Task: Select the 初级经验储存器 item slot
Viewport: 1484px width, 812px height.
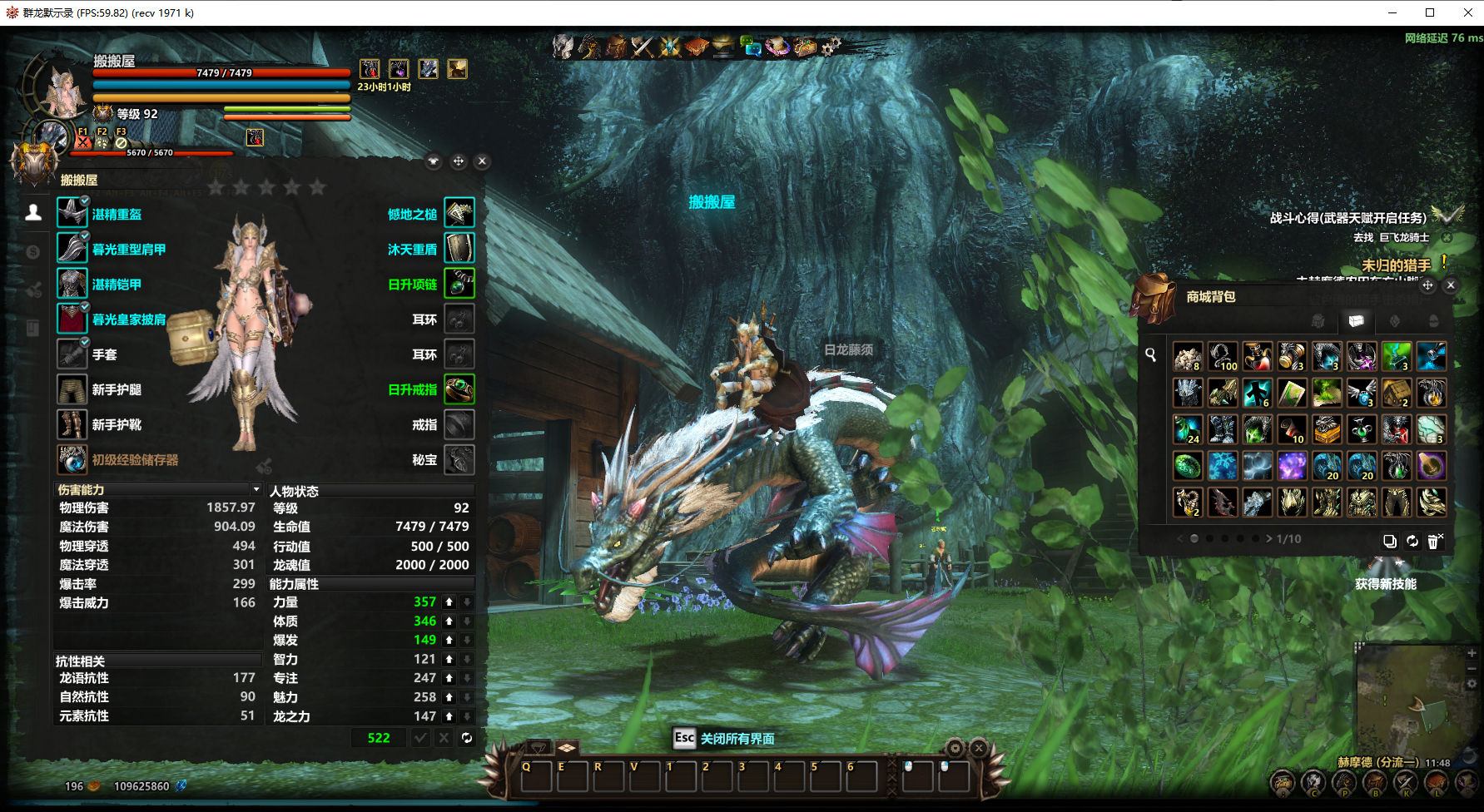Action: coord(72,459)
